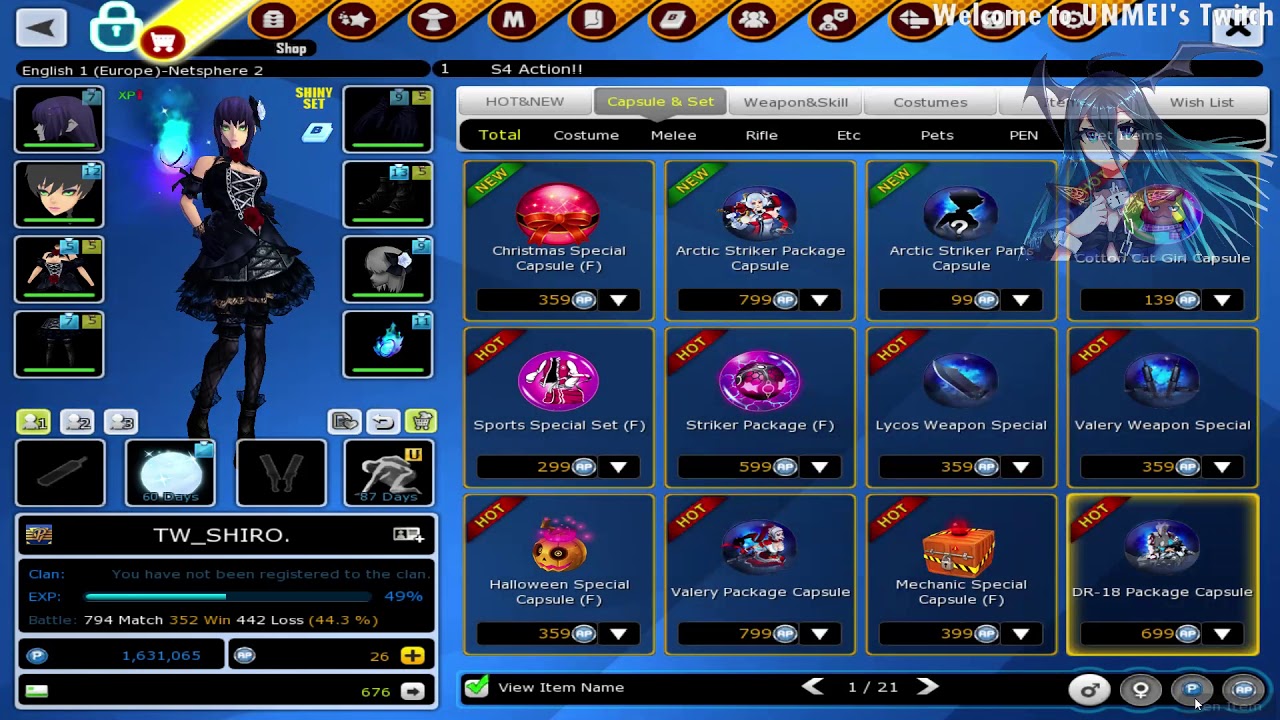Screen dimensions: 1280x720
Task: Open the Shop from the top toolbar
Action: (275, 20)
